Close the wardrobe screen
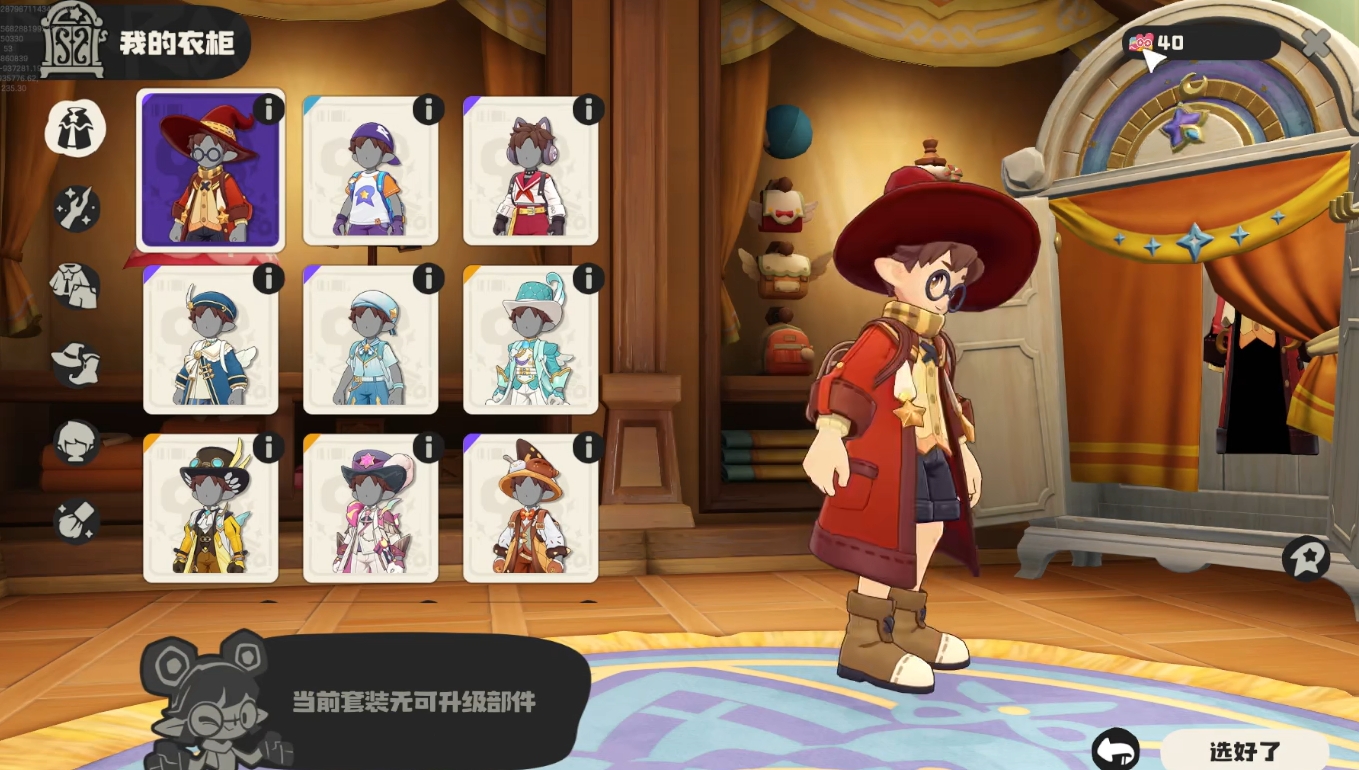 pos(1316,42)
